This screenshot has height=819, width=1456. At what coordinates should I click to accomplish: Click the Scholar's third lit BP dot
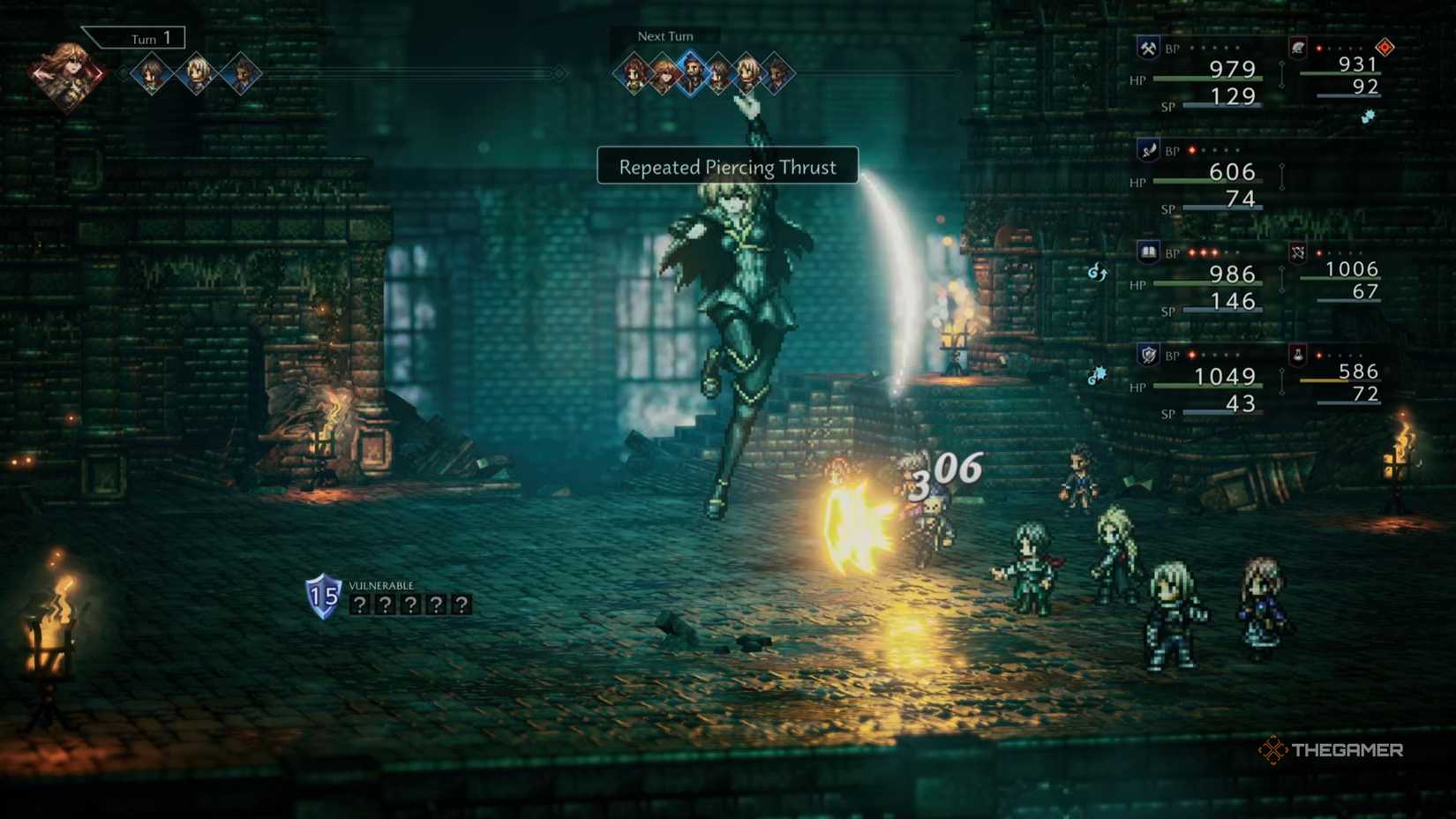1212,251
